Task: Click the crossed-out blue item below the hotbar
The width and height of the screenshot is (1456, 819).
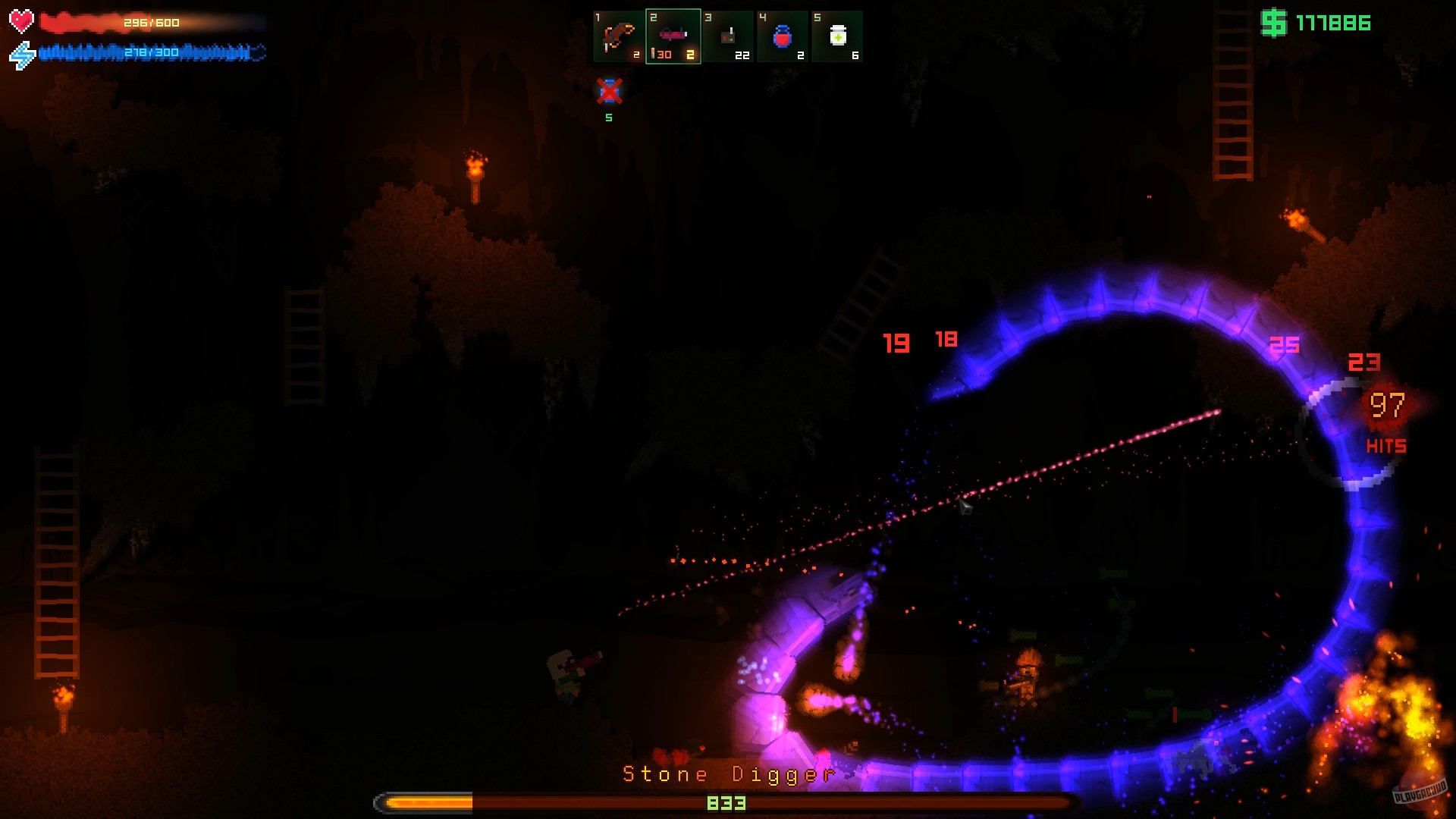Action: (609, 93)
